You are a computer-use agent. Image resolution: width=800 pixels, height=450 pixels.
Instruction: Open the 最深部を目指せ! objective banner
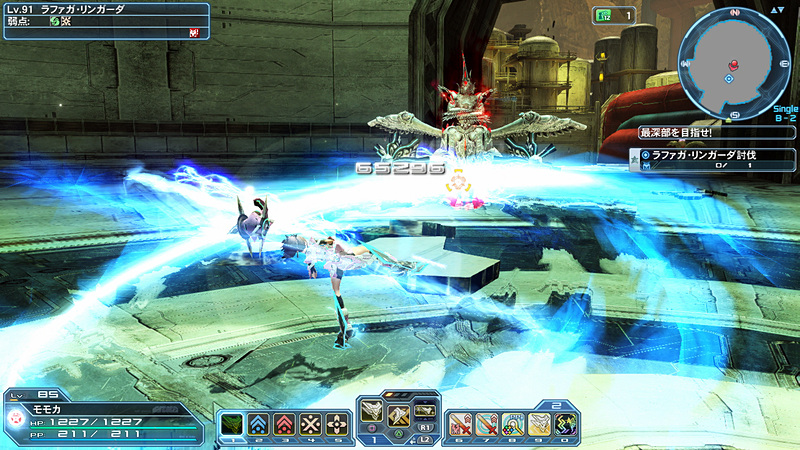point(714,132)
